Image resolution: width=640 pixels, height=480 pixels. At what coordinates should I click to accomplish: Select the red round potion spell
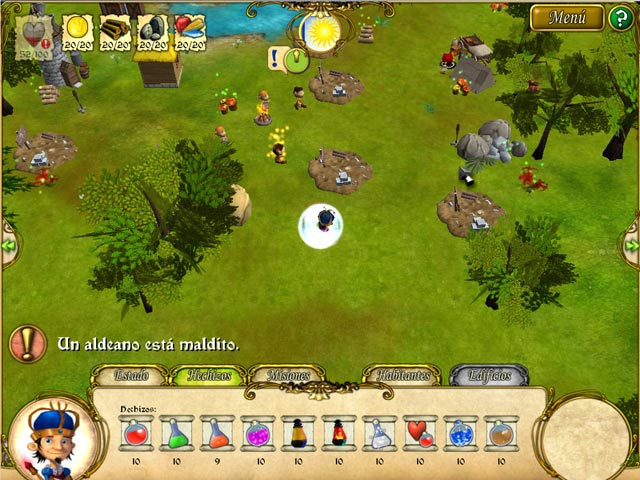coord(136,433)
